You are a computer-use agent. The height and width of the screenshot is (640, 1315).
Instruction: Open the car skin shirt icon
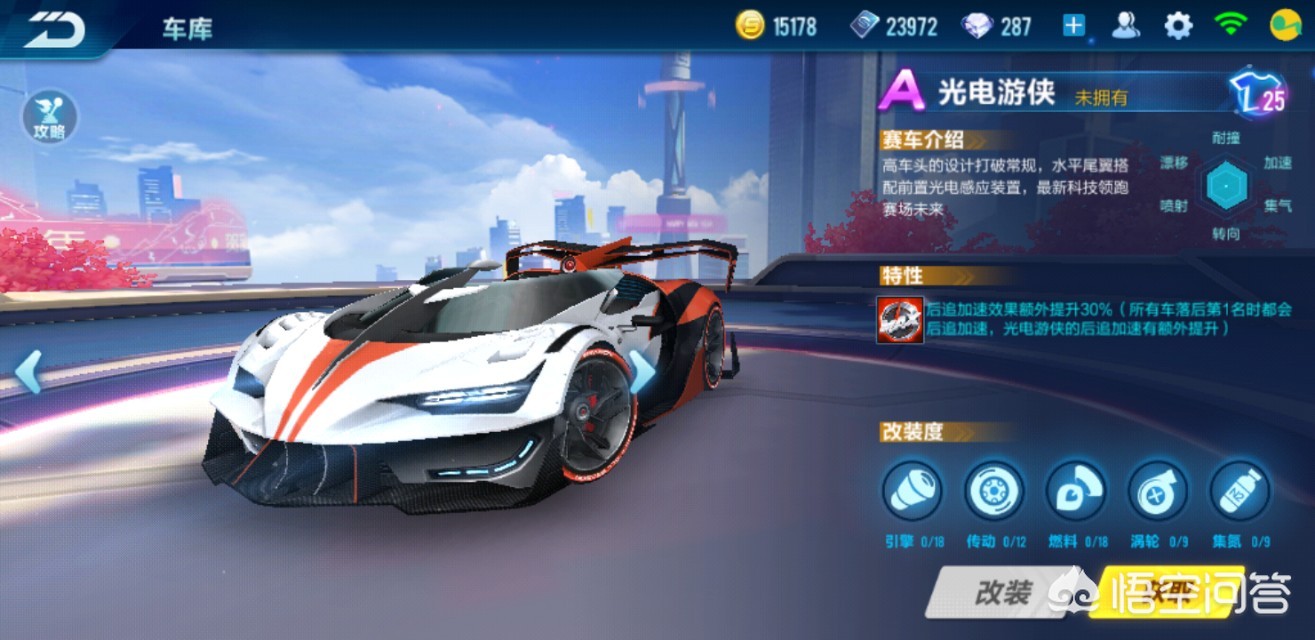coord(1257,93)
